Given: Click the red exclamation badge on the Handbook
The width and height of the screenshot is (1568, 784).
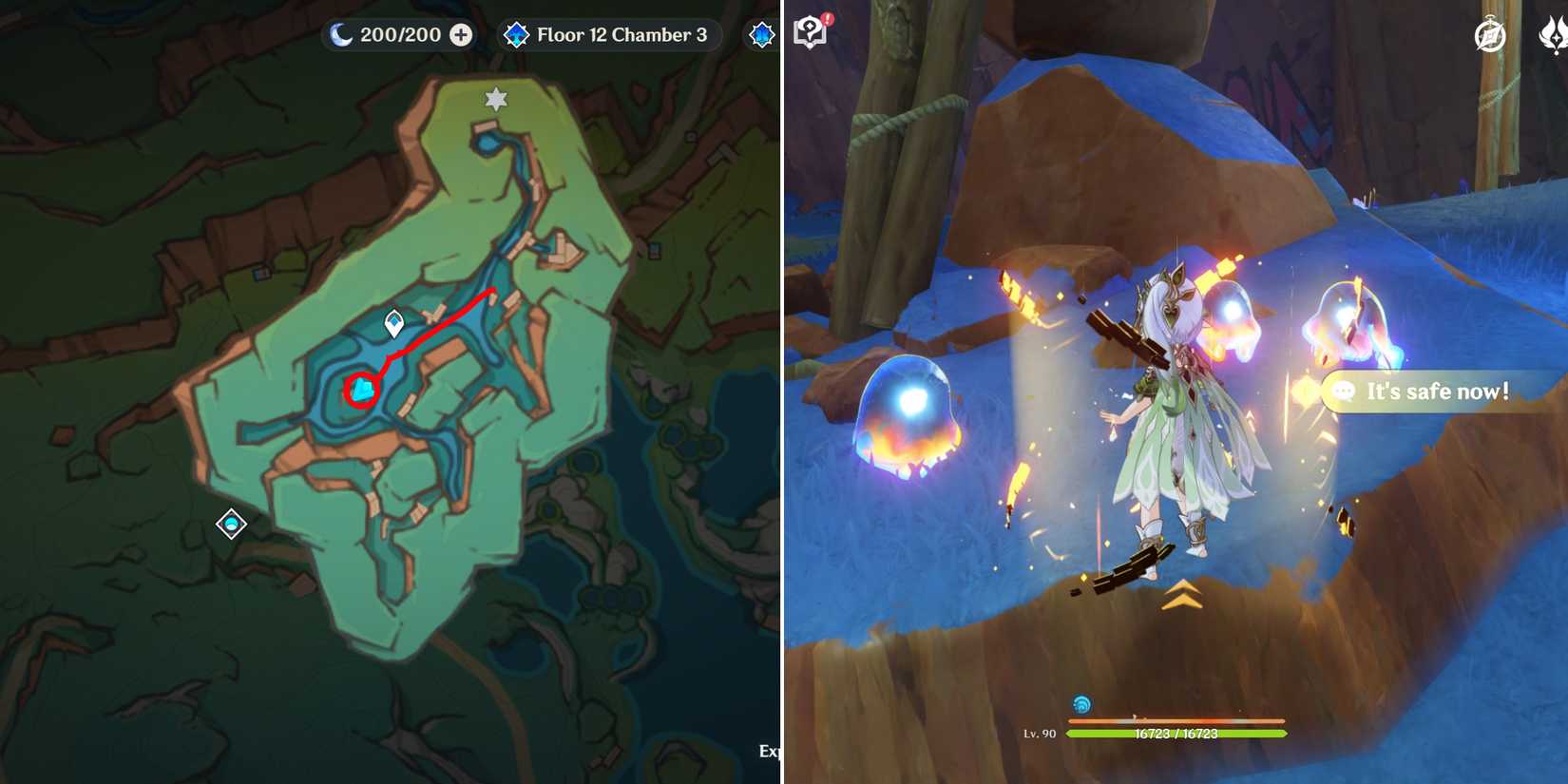Looking at the screenshot, I should (x=826, y=17).
